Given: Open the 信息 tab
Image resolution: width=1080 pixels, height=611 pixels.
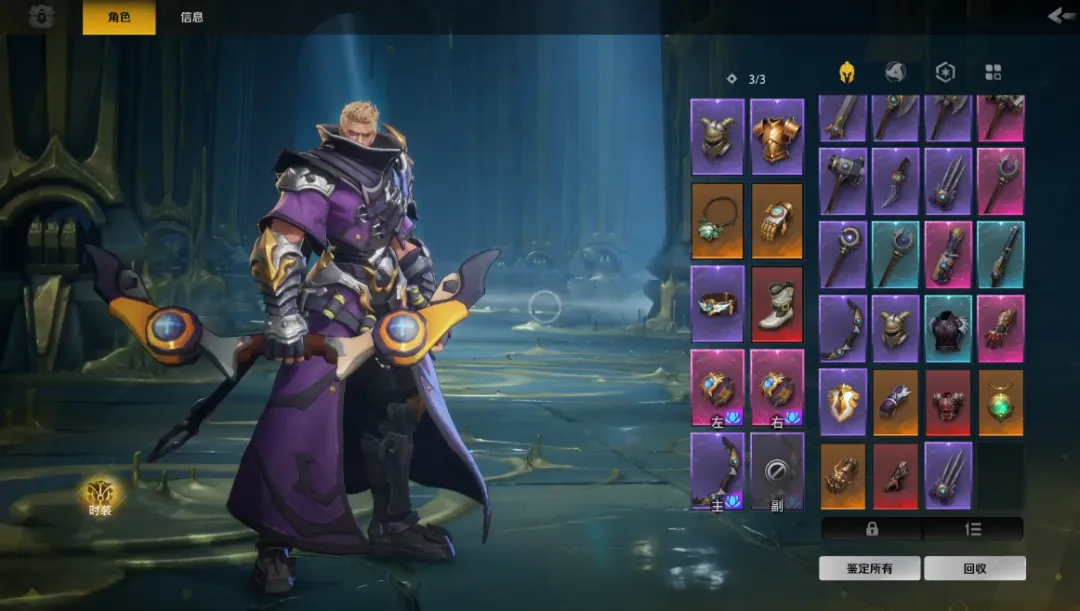Looking at the screenshot, I should pos(192,17).
